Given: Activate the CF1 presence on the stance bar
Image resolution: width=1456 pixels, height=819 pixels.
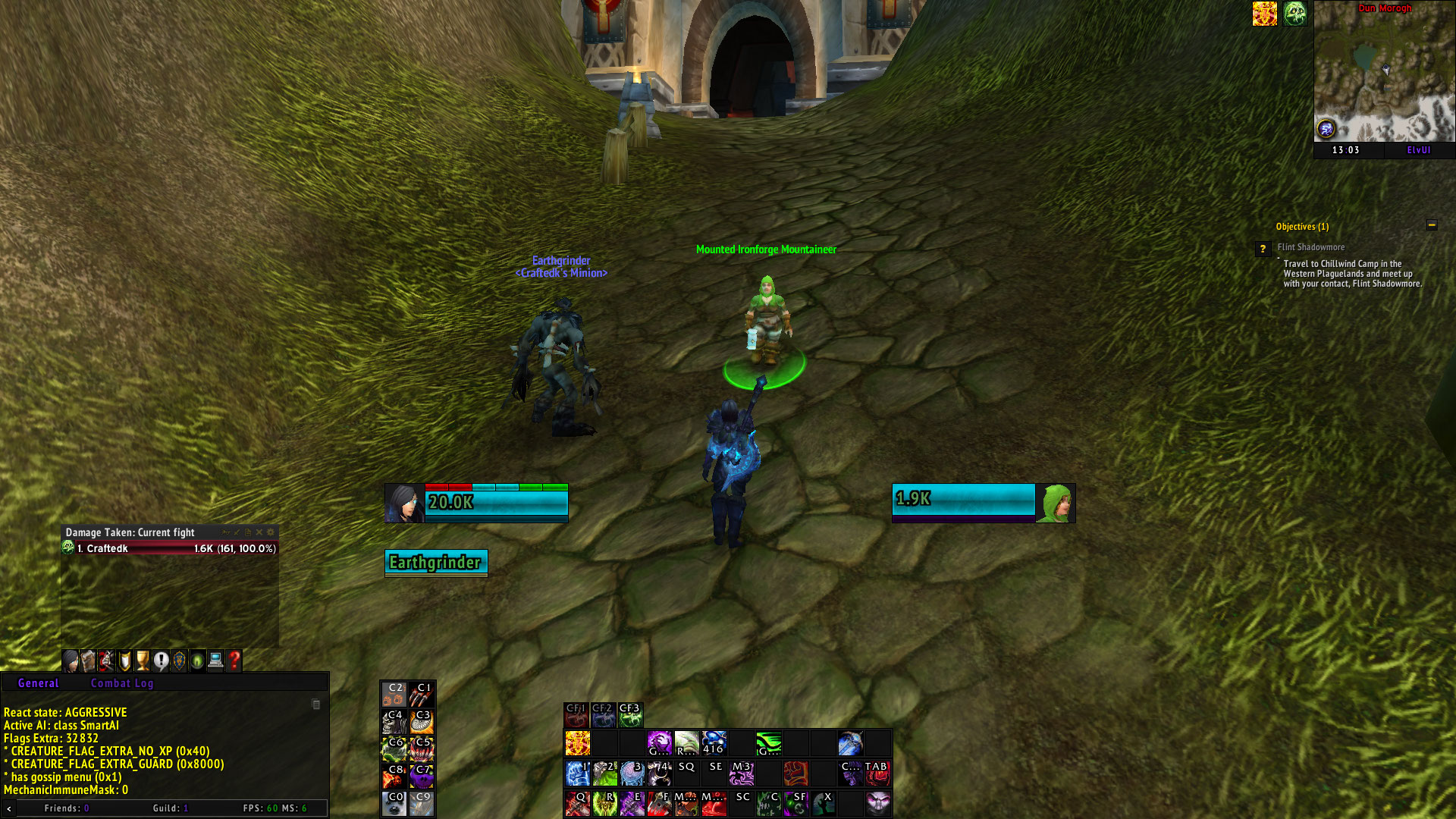Looking at the screenshot, I should (x=576, y=714).
